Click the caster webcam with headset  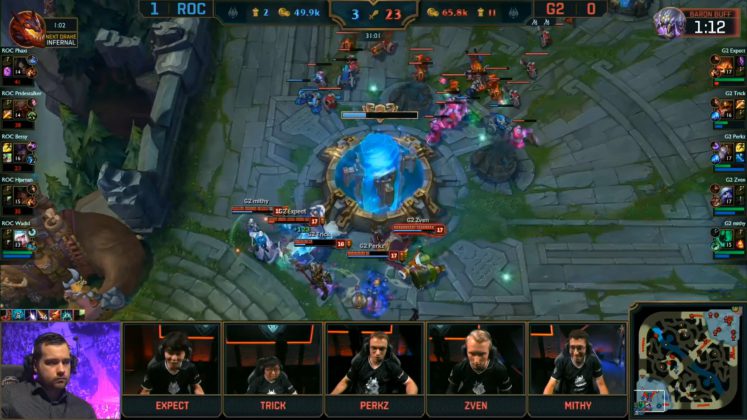pos(60,370)
